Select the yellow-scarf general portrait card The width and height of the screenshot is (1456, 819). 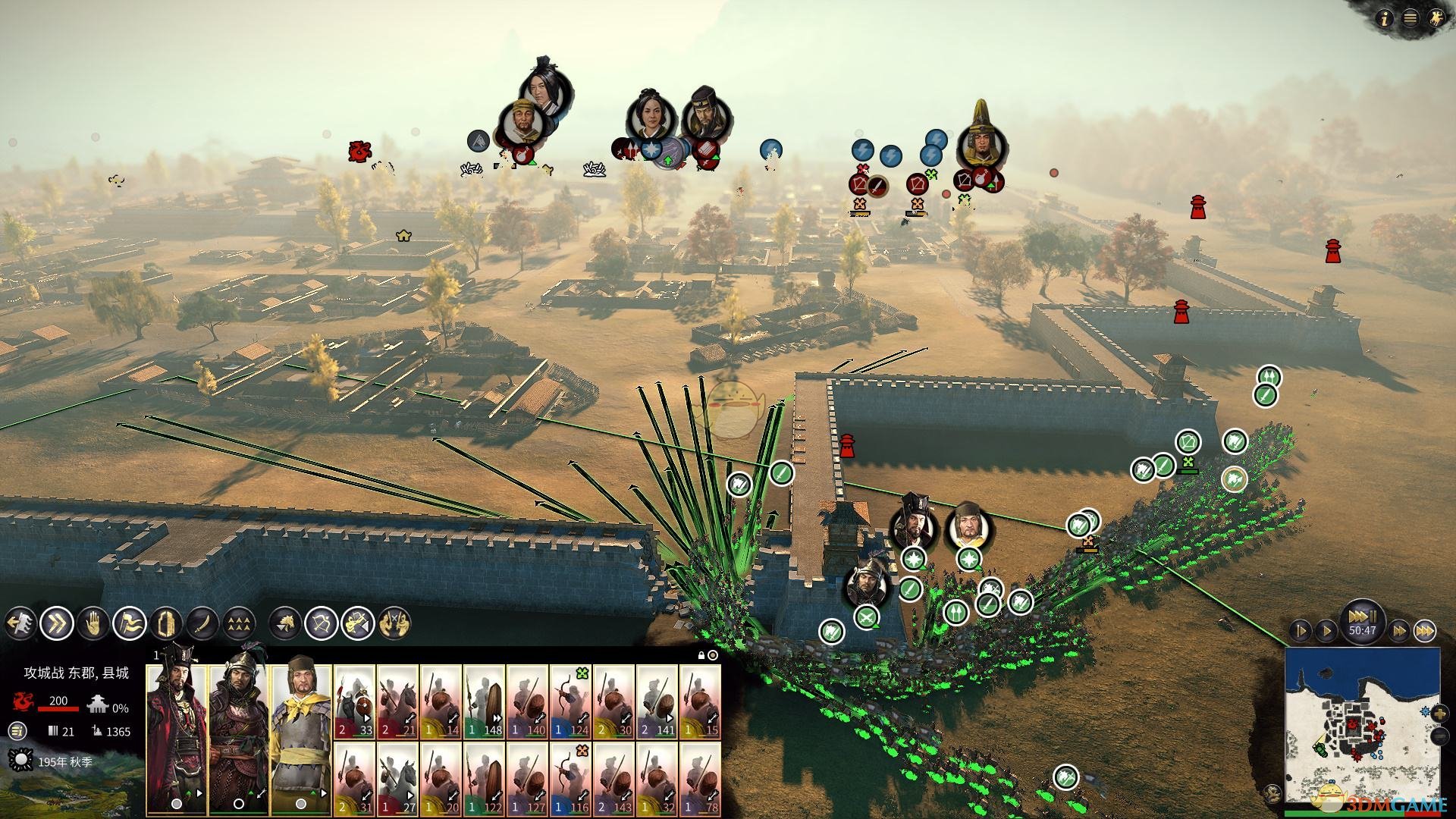pyautogui.click(x=301, y=728)
